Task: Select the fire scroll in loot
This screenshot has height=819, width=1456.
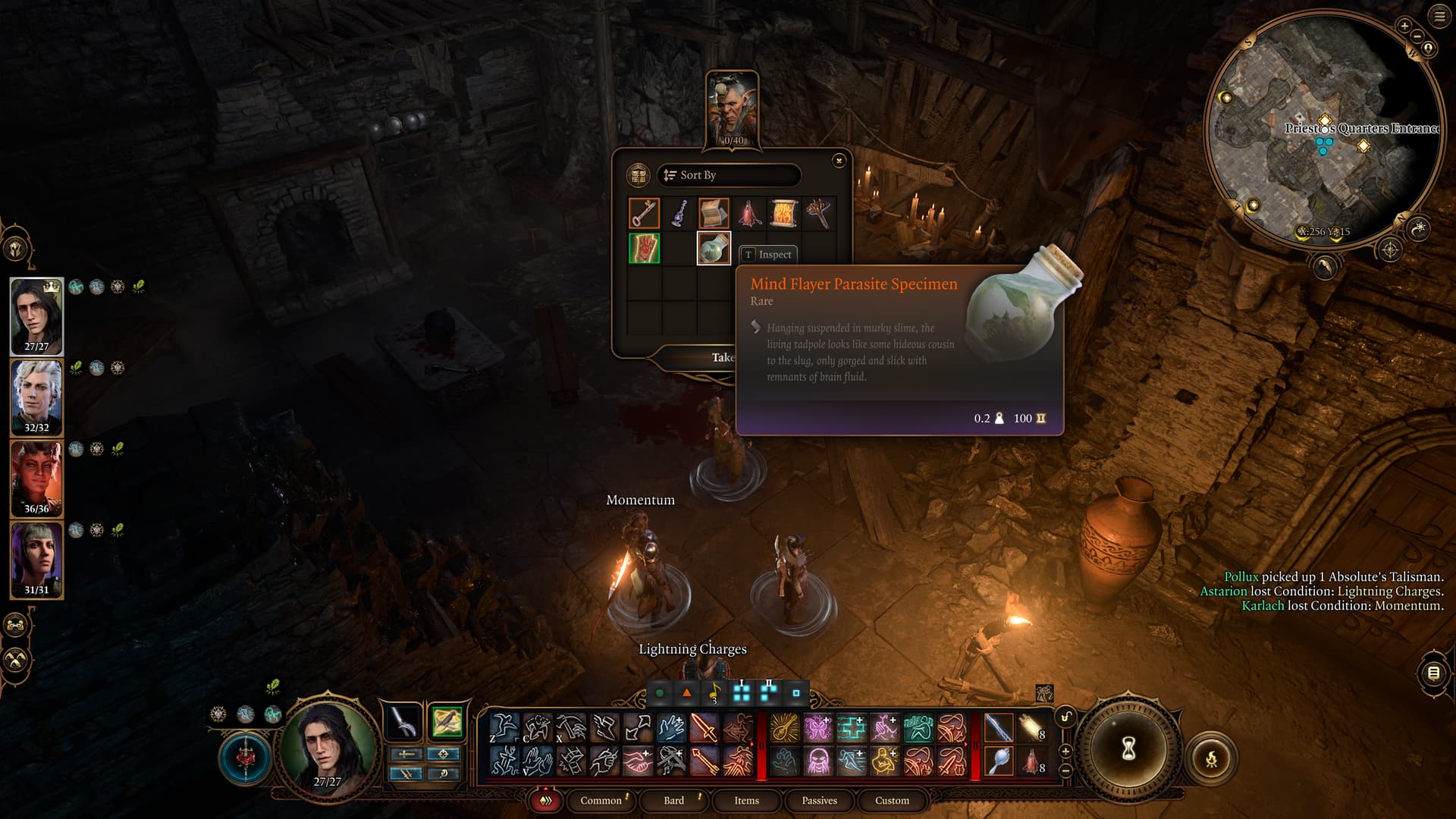Action: (783, 213)
